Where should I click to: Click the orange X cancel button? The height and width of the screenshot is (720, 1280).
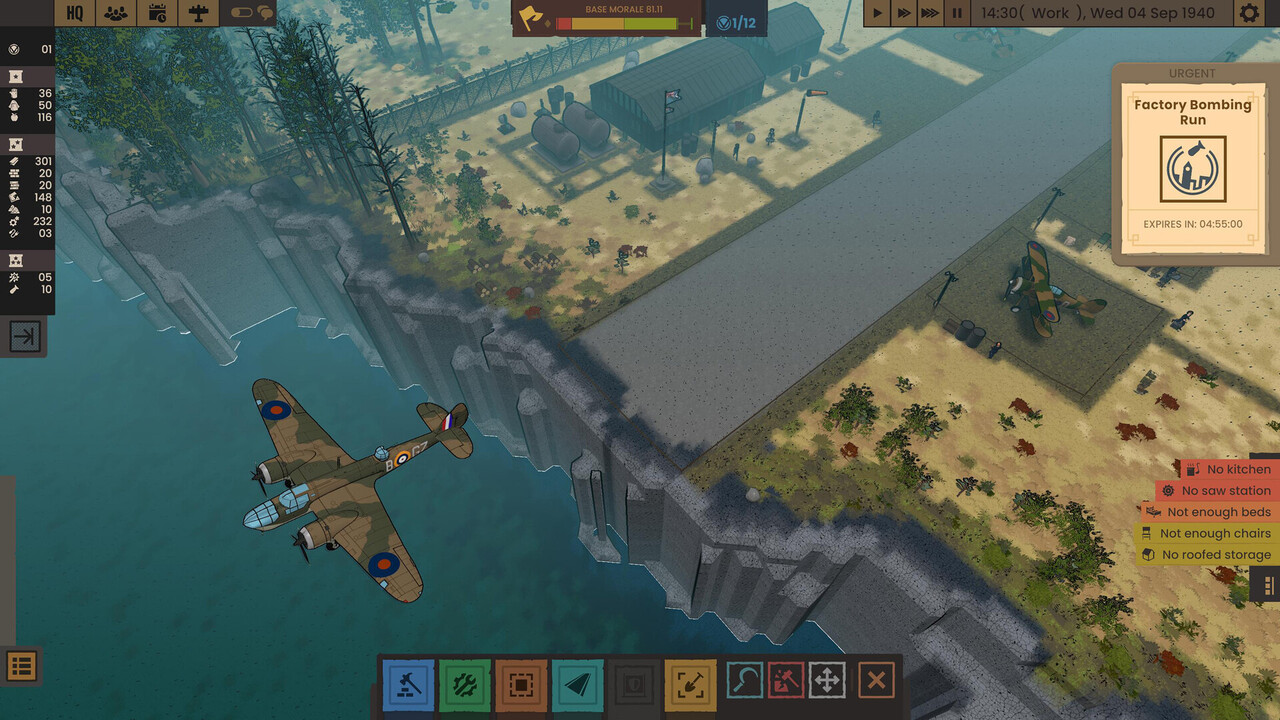pyautogui.click(x=876, y=681)
